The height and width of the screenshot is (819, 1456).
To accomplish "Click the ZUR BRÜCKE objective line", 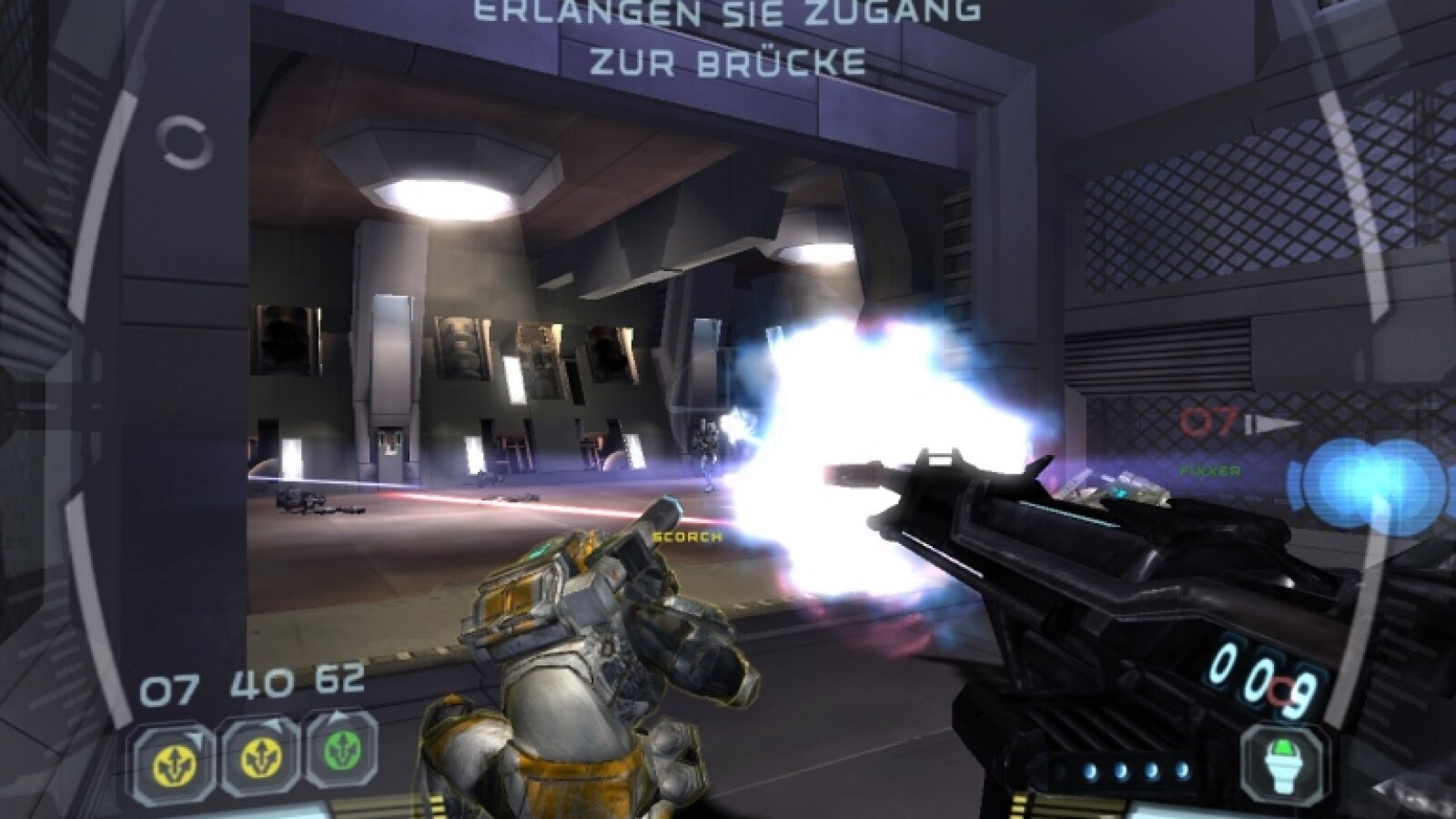I will 726,62.
